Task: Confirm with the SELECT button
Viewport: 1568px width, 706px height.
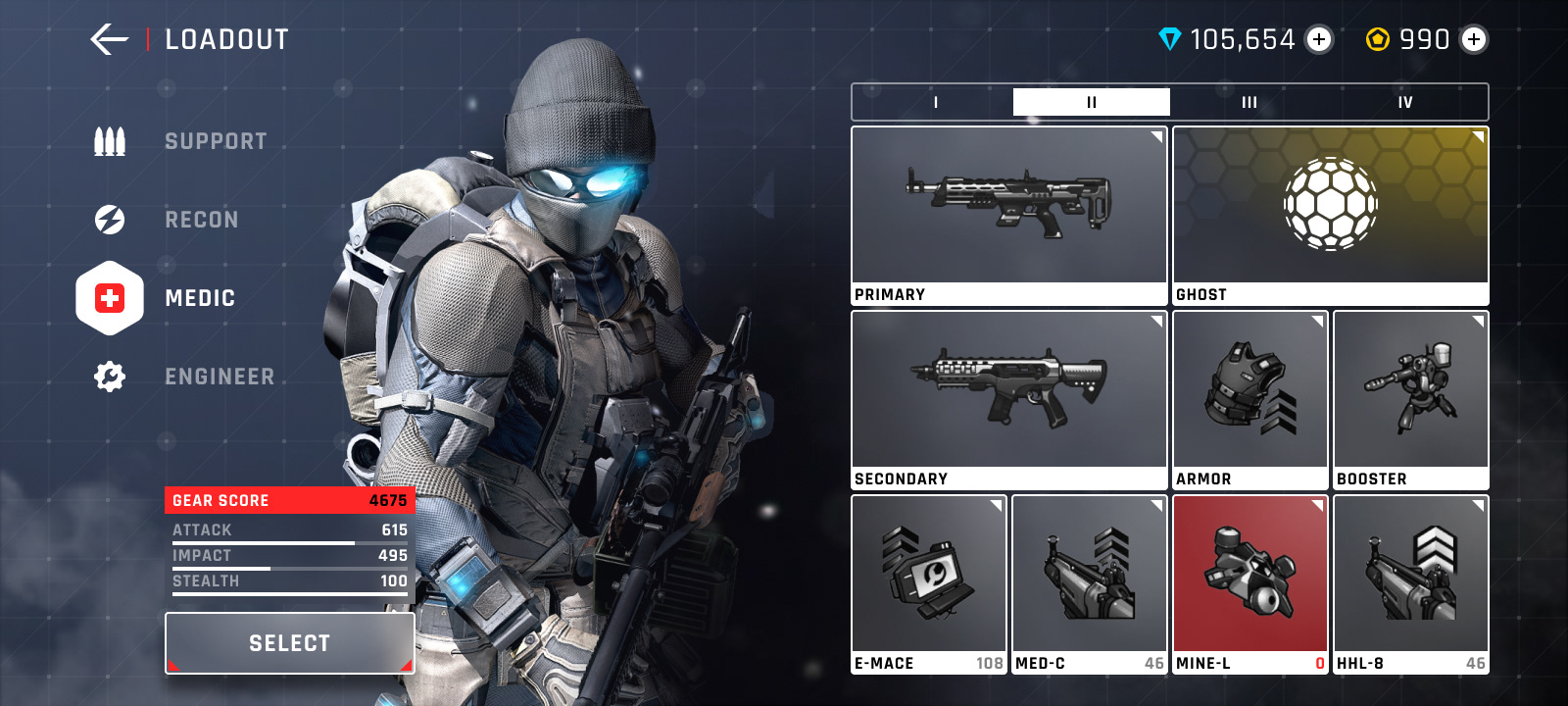Action: tap(290, 643)
